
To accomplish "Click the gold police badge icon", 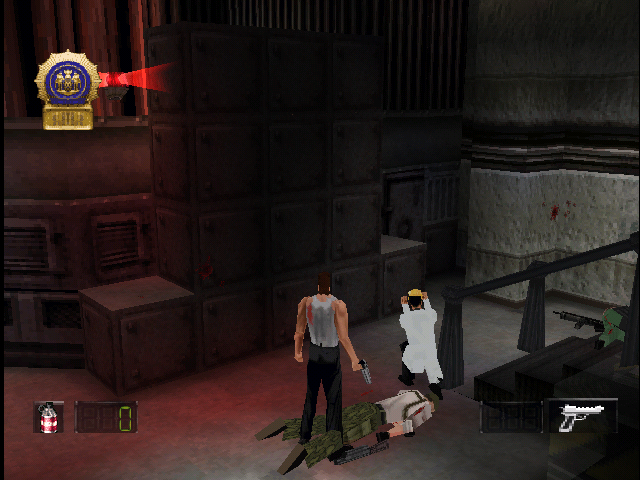I will [67, 88].
